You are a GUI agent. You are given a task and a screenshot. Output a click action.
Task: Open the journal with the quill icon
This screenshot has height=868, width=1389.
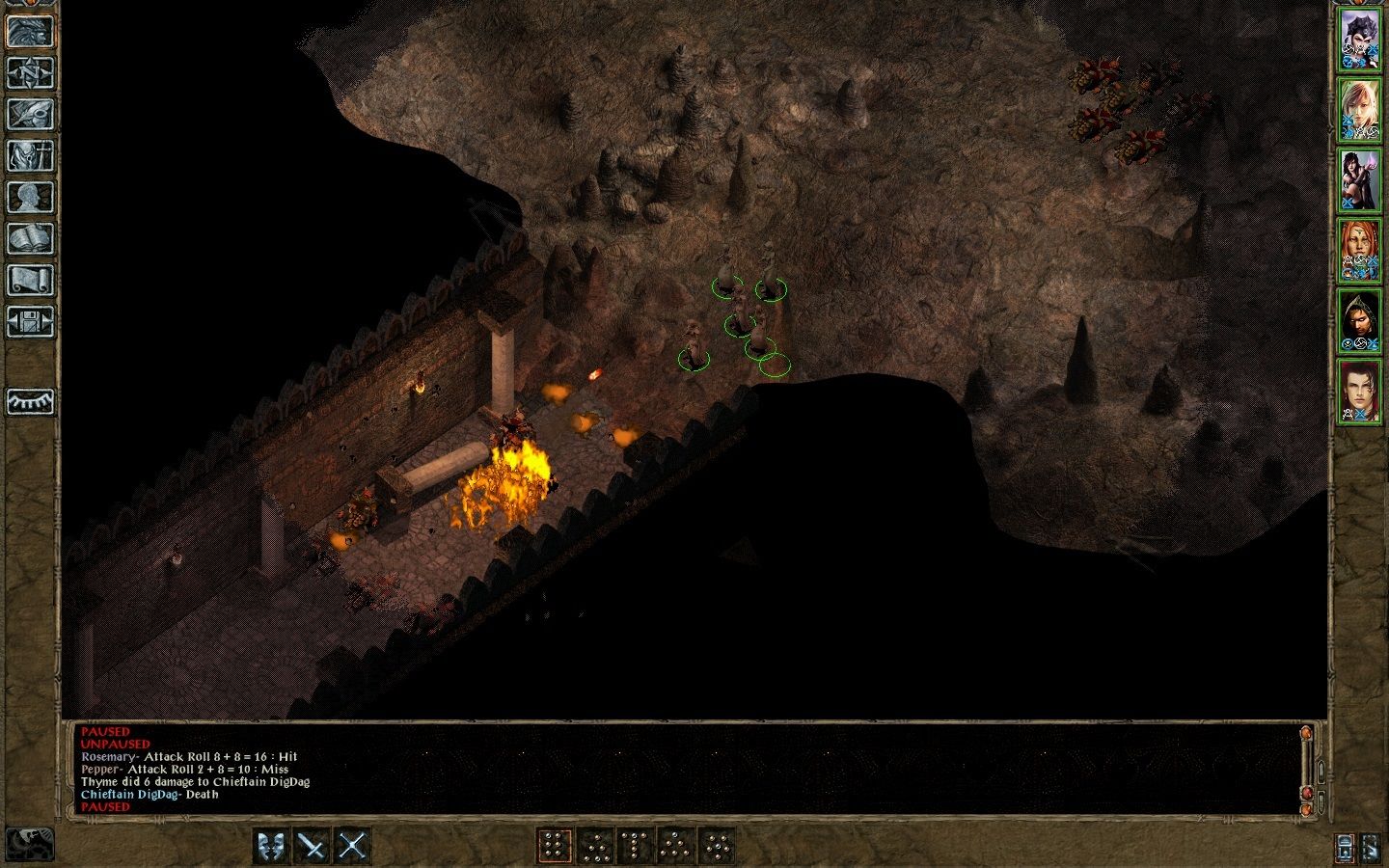pos(30,114)
